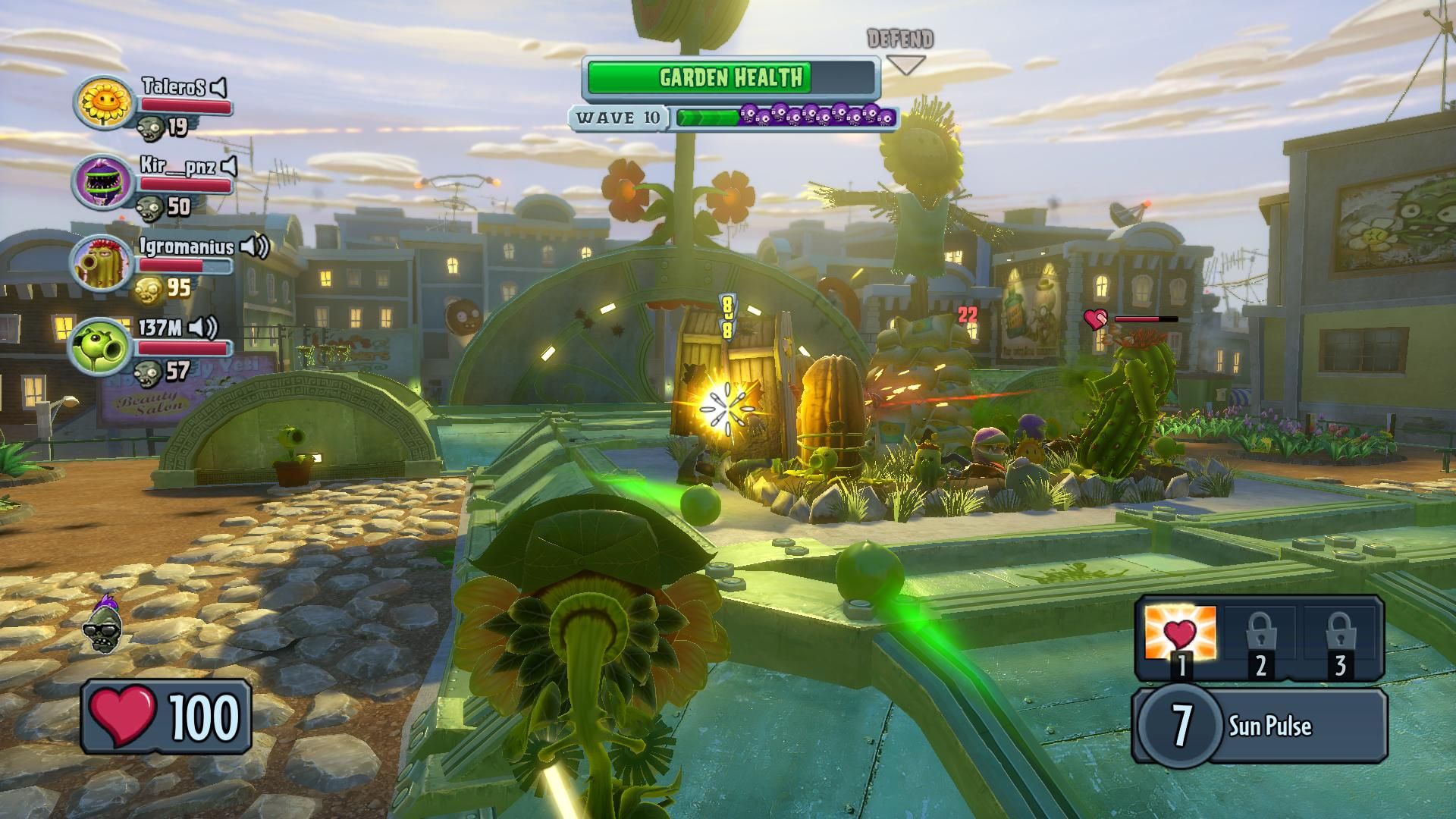Screen dimensions: 1456x819
Task: Select the Sun Pulse weapon panel
Action: pos(1259,726)
